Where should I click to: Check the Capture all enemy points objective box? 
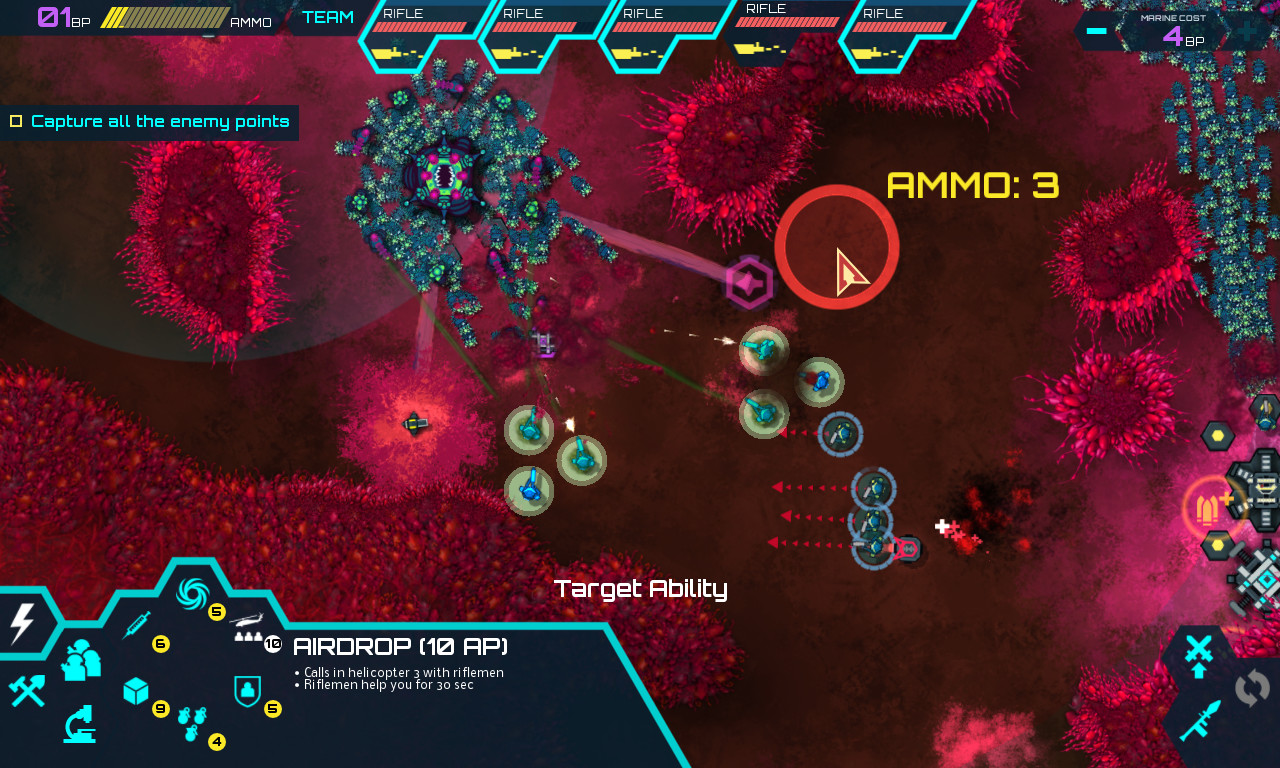click(16, 122)
